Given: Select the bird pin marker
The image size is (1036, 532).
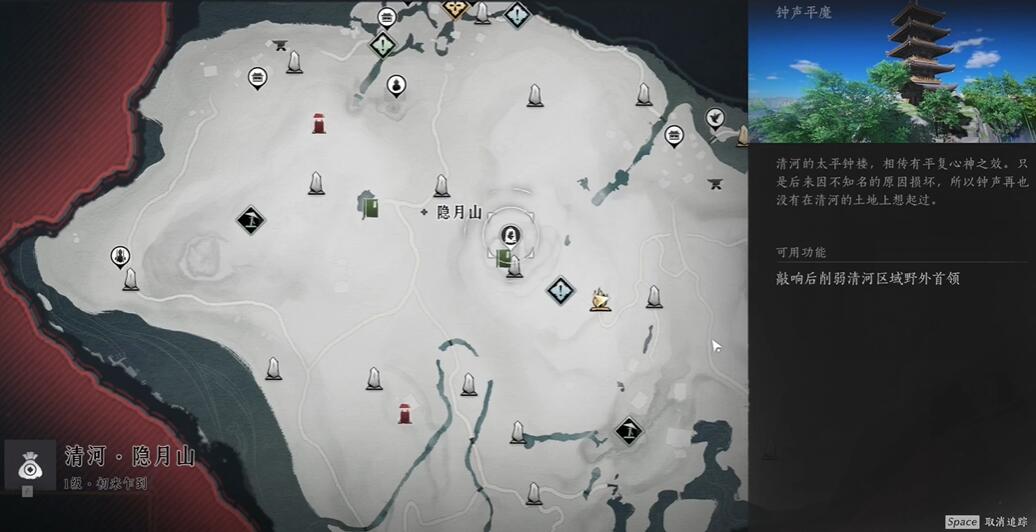Looking at the screenshot, I should pyautogui.click(x=715, y=118).
